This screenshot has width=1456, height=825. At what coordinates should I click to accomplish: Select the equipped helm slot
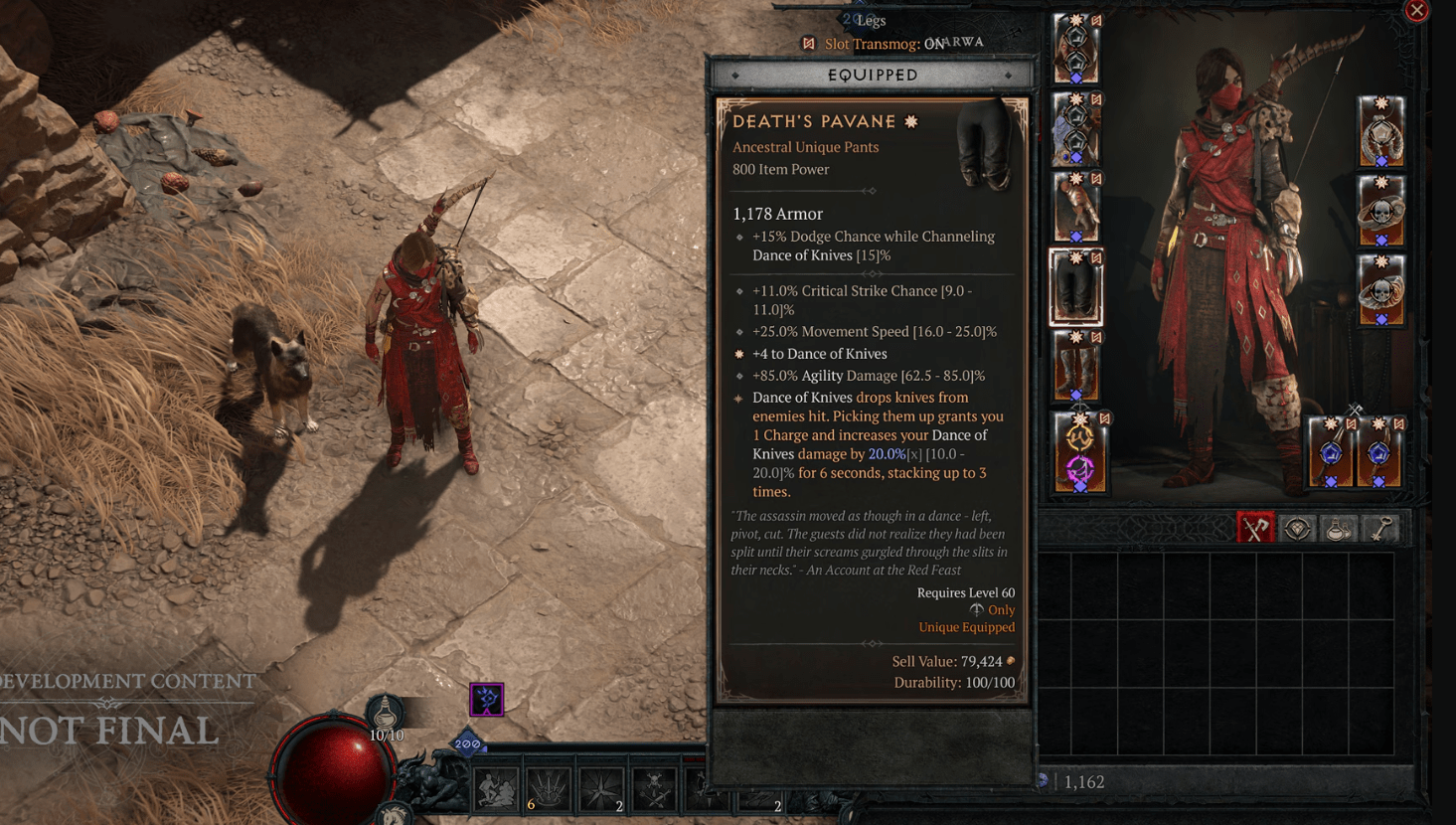(1075, 49)
